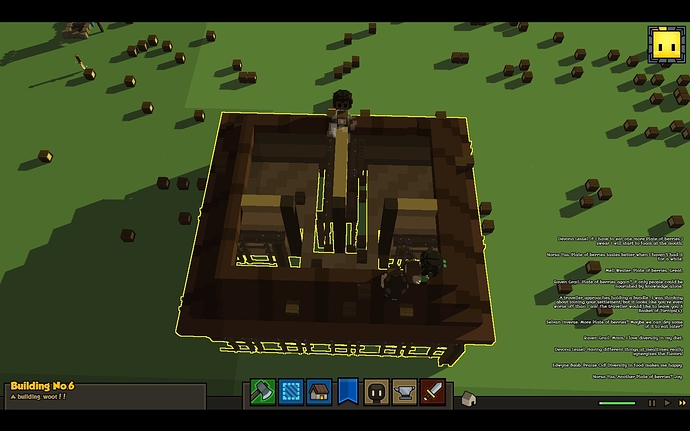Open the blue zone designation tool

(290, 391)
